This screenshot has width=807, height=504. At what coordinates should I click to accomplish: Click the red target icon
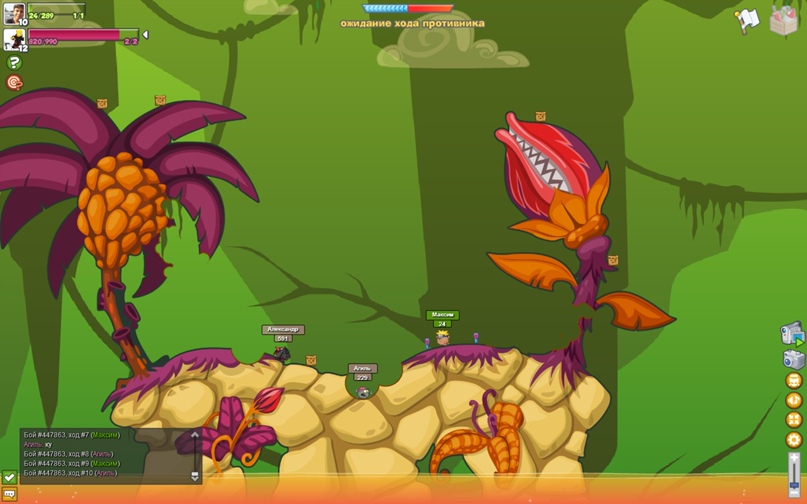[14, 83]
